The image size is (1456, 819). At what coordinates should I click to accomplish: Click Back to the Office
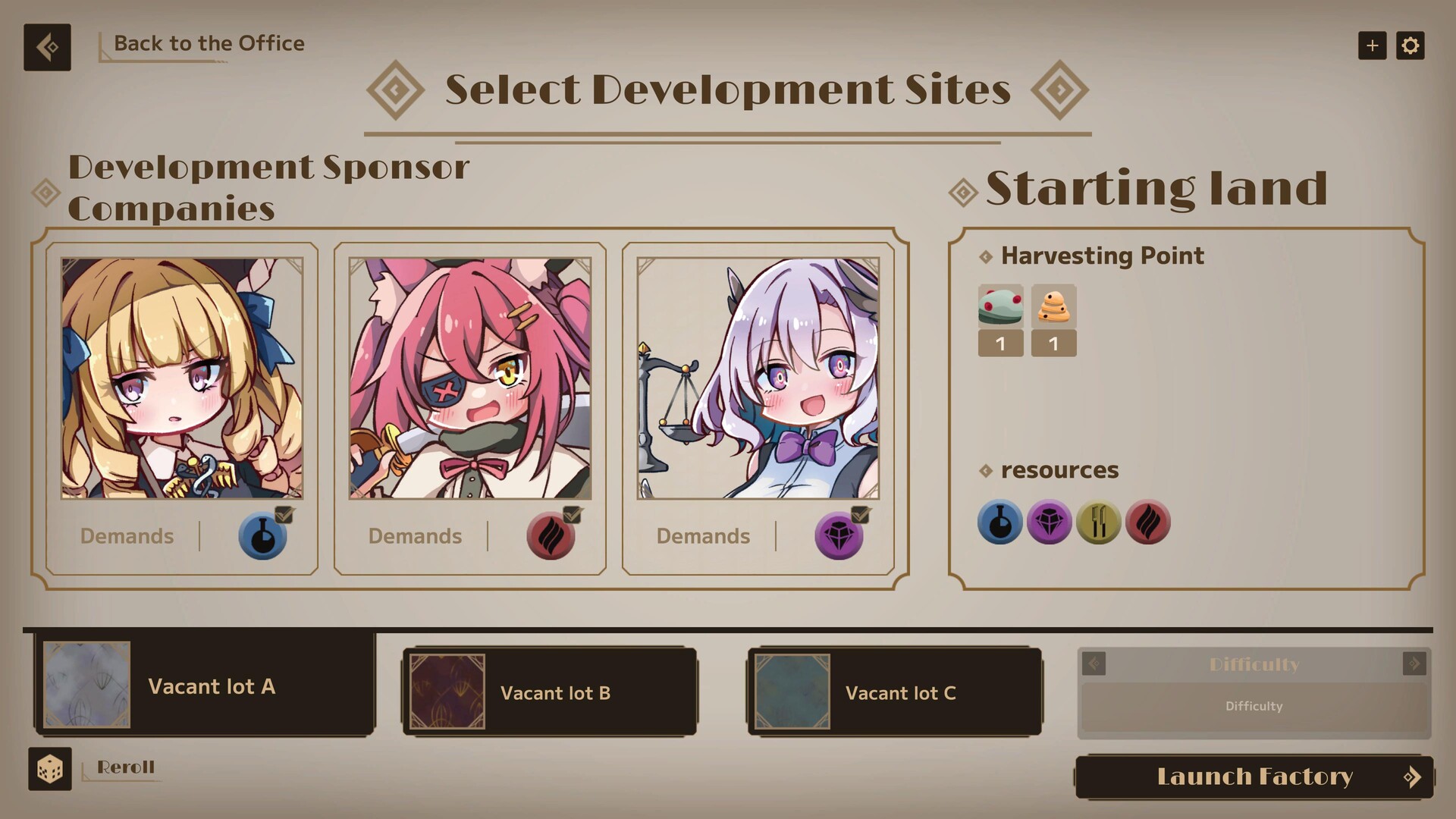click(209, 43)
